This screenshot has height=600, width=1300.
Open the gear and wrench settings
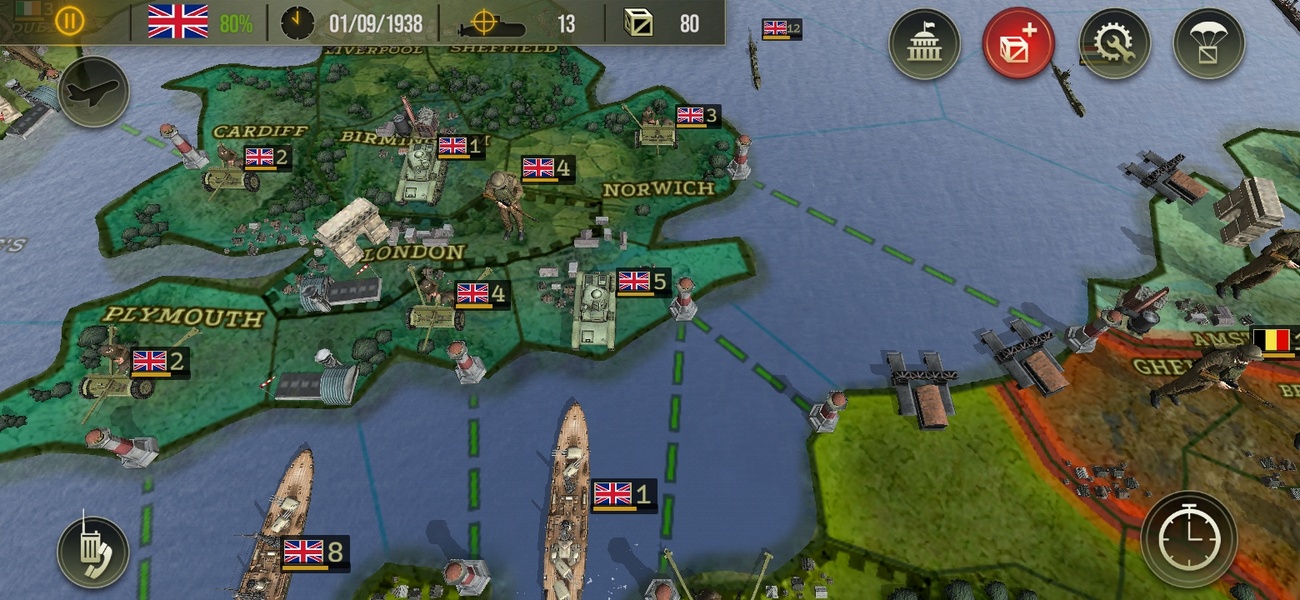coord(1113,44)
